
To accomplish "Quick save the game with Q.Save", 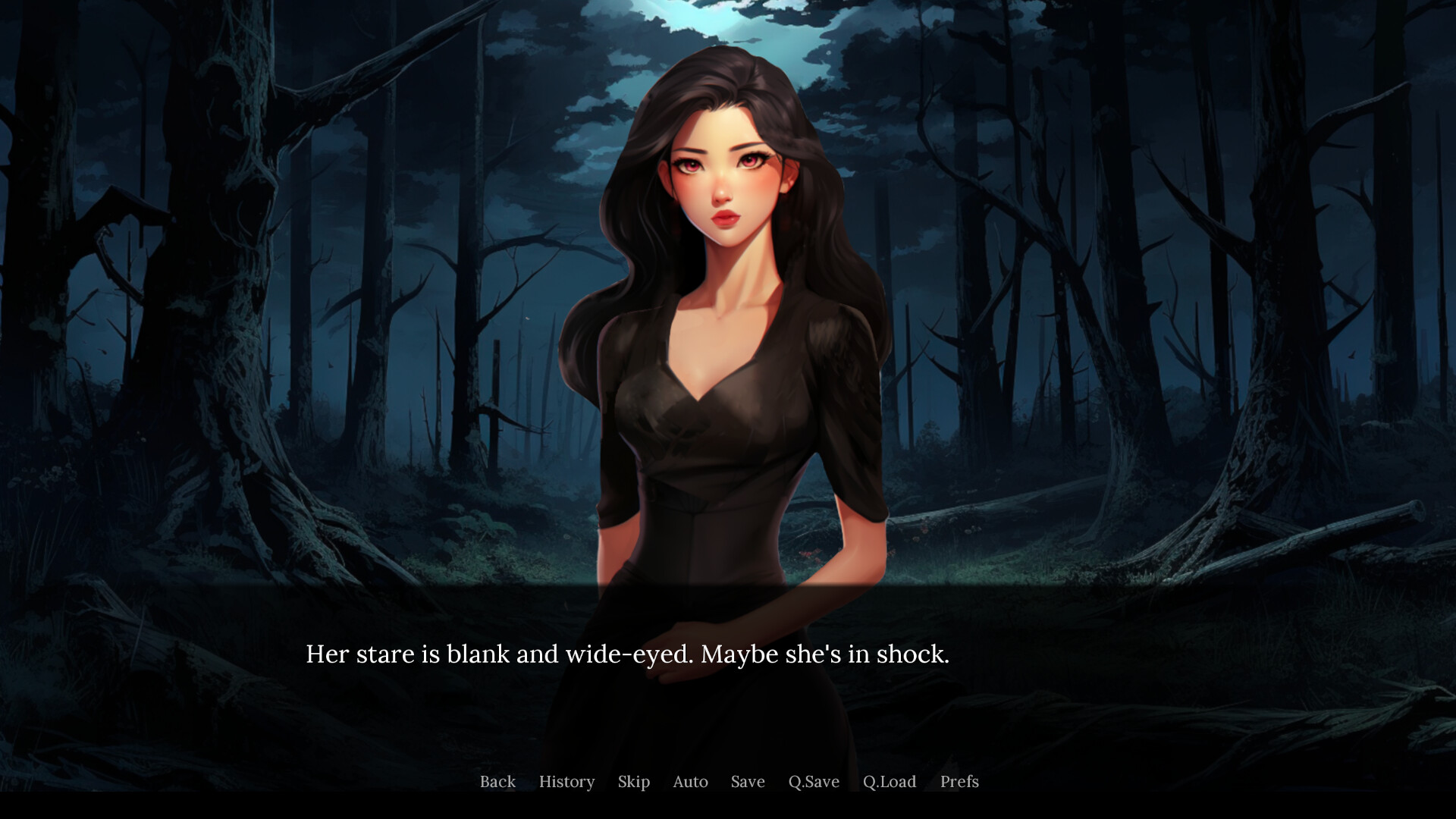I will 814,782.
